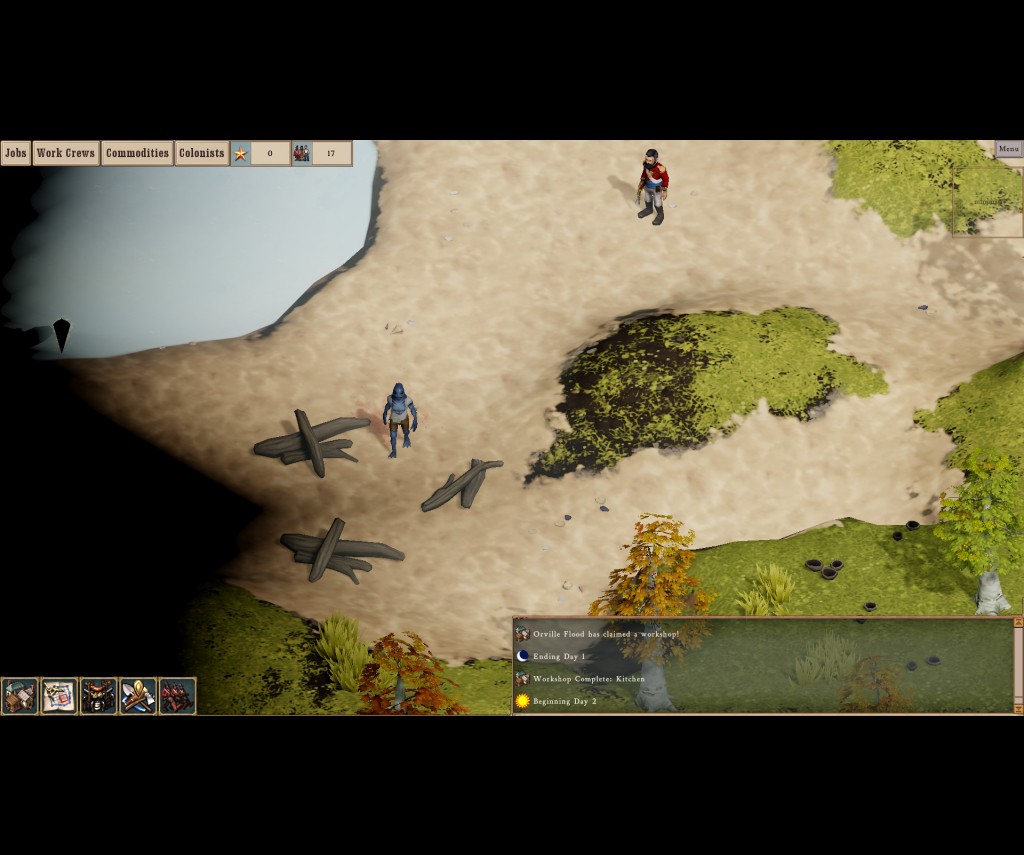Open the buildings construction icon
1024x855 pixels.
click(20, 696)
